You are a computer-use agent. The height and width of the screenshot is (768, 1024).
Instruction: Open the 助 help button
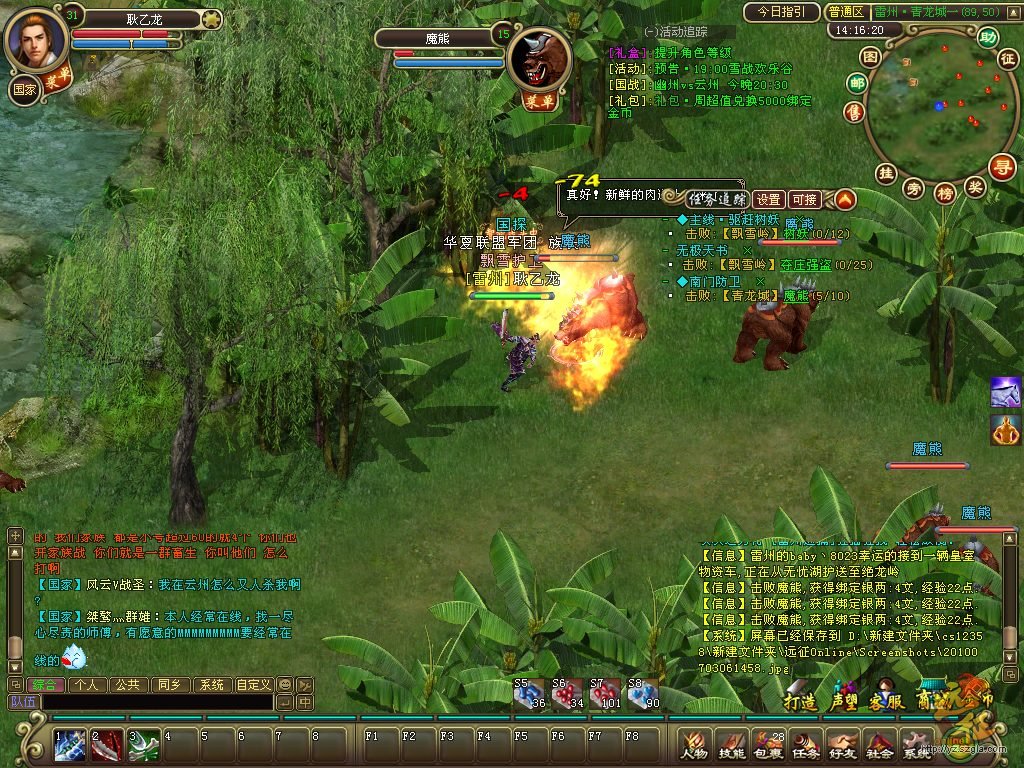click(x=988, y=37)
